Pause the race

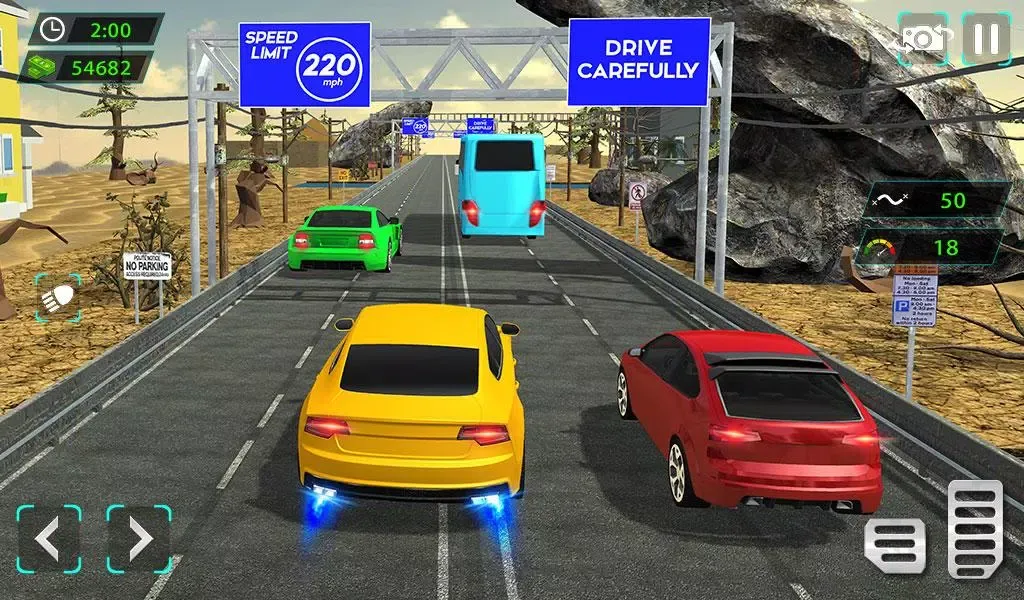[985, 38]
